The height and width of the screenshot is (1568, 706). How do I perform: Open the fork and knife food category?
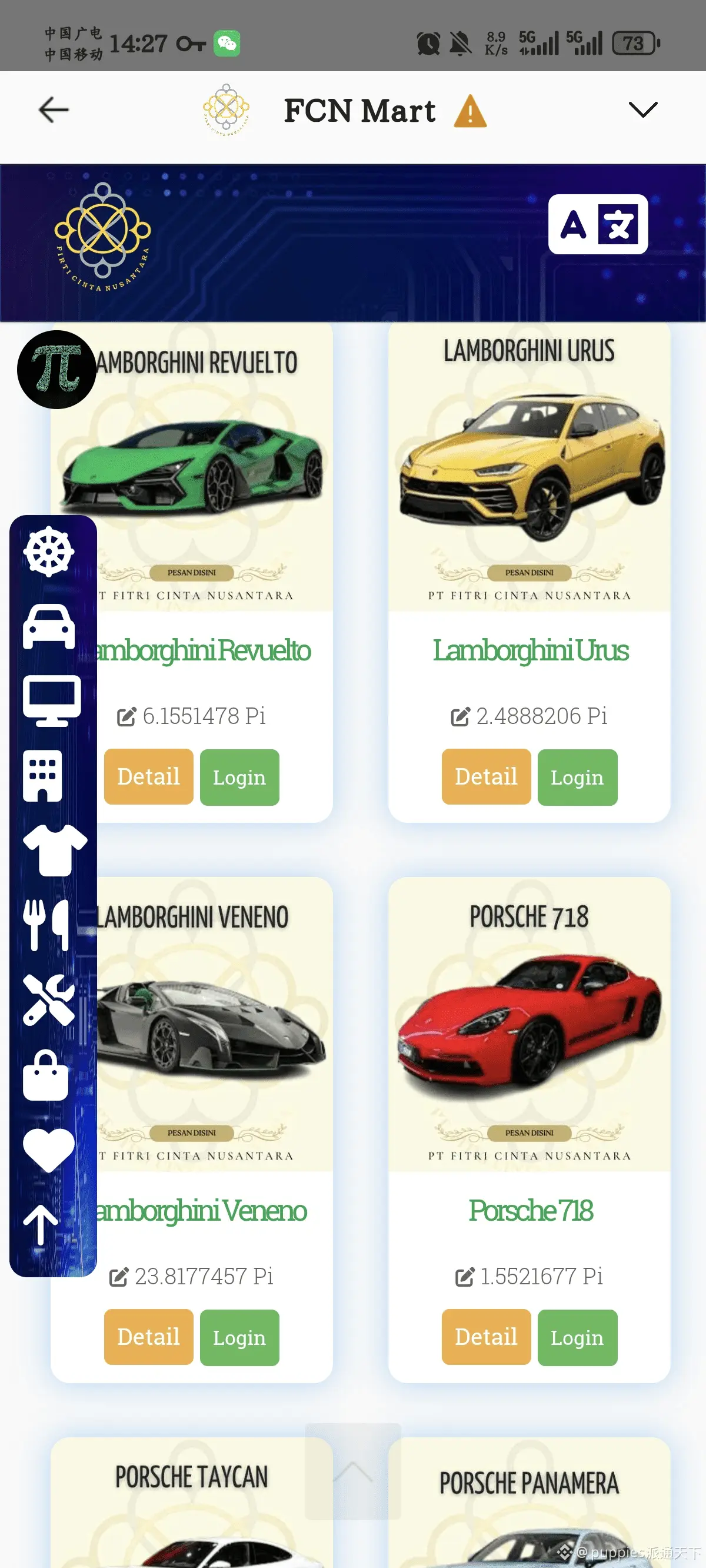click(46, 925)
